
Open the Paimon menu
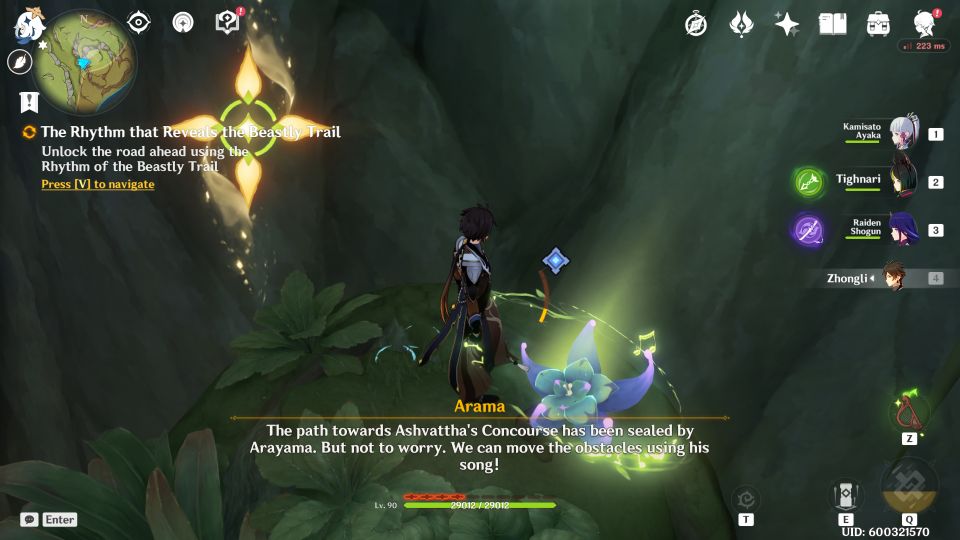point(27,22)
